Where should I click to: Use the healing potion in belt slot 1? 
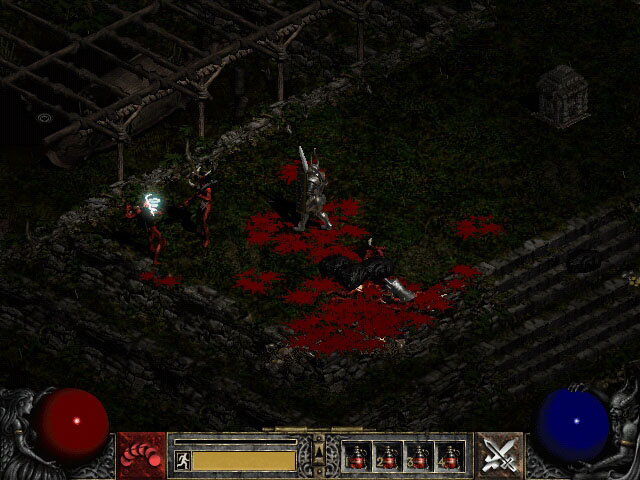point(357,457)
